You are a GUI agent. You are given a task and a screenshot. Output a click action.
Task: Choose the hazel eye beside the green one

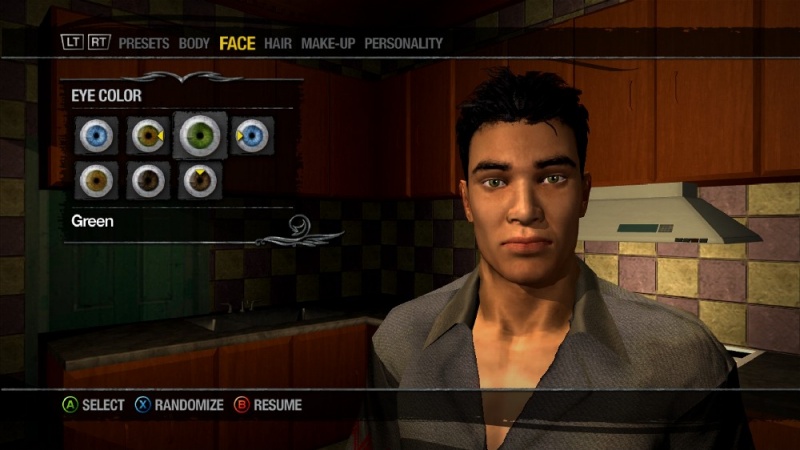pyautogui.click(x=148, y=135)
